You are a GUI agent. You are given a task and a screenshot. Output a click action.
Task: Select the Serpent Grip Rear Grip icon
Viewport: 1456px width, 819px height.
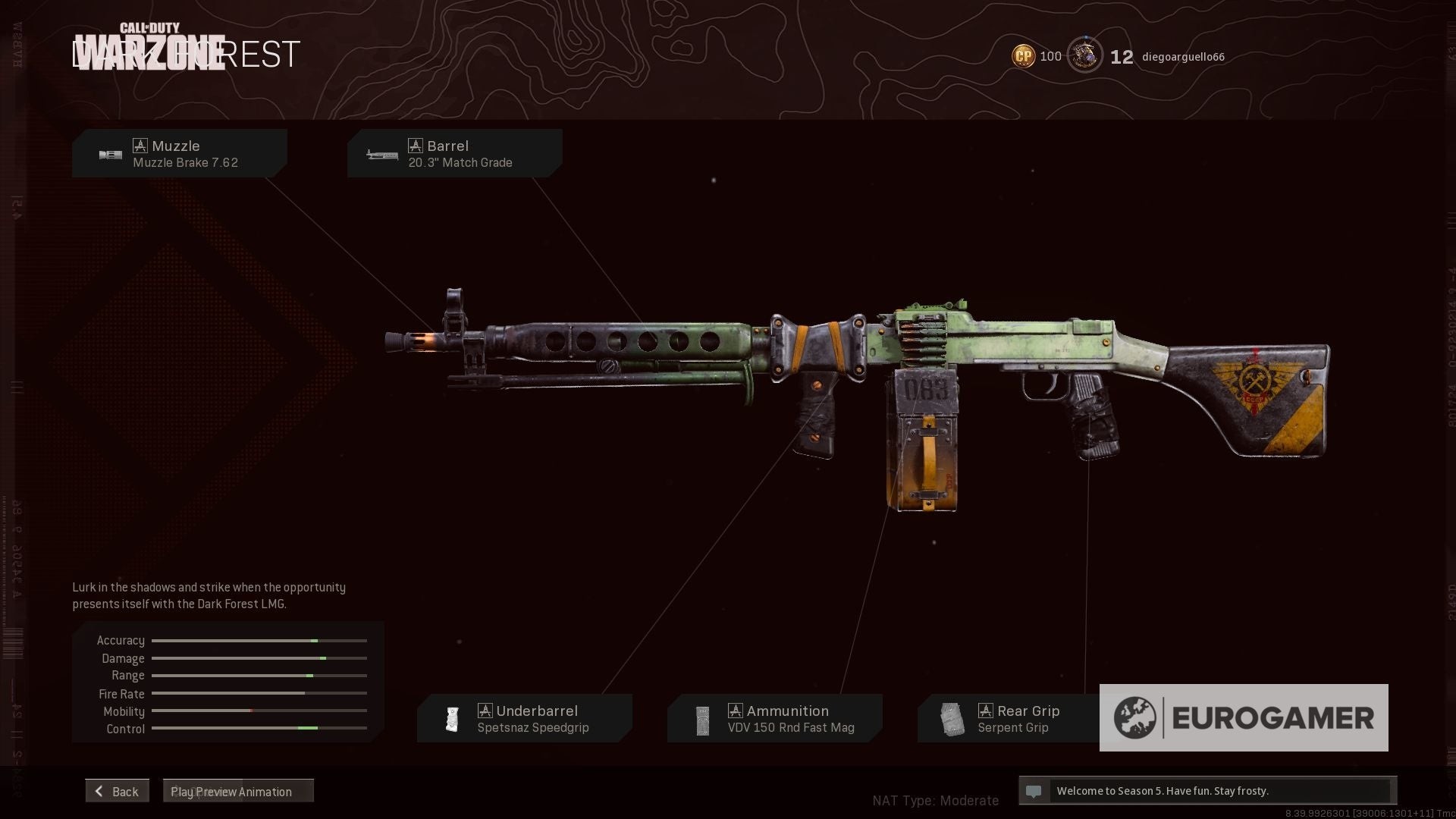pyautogui.click(x=952, y=718)
